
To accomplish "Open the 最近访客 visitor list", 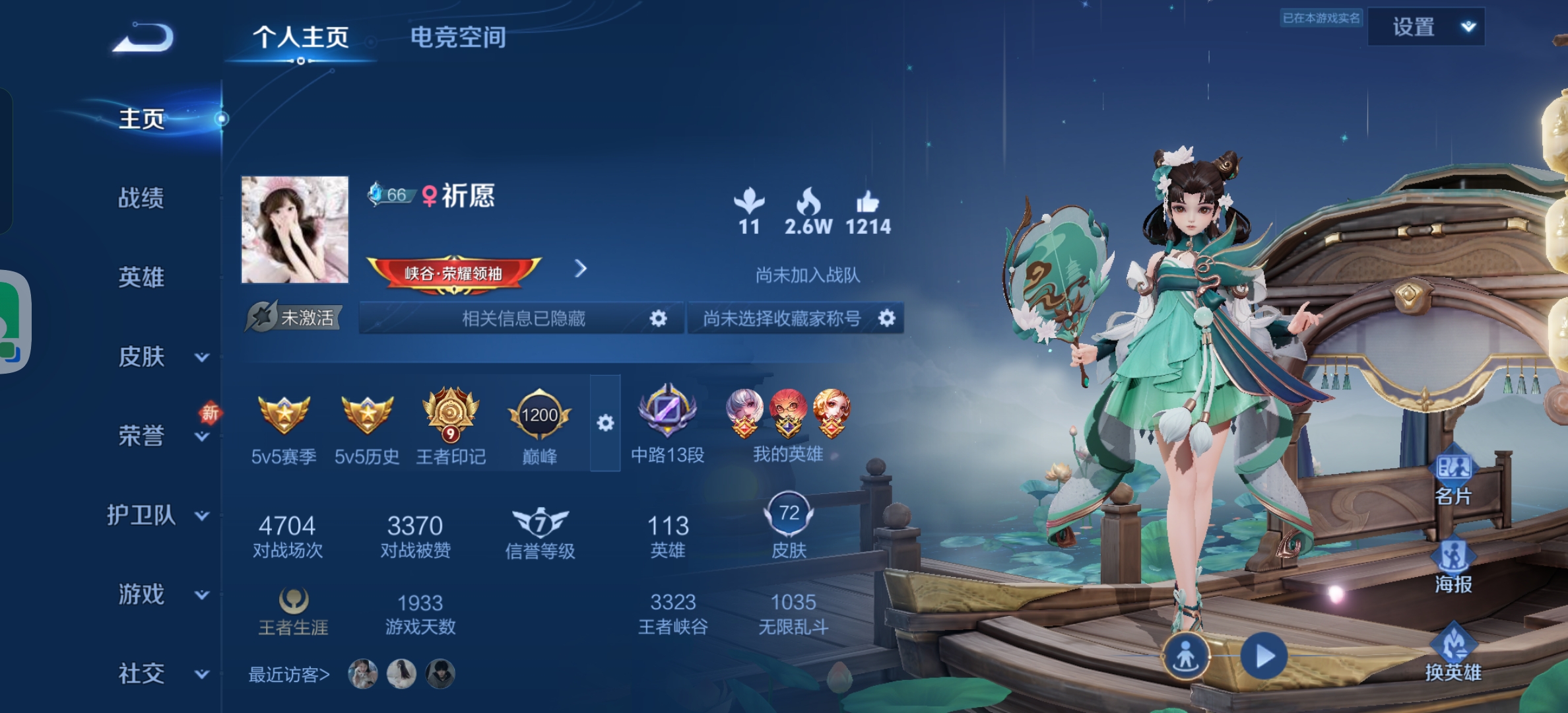I will (288, 675).
